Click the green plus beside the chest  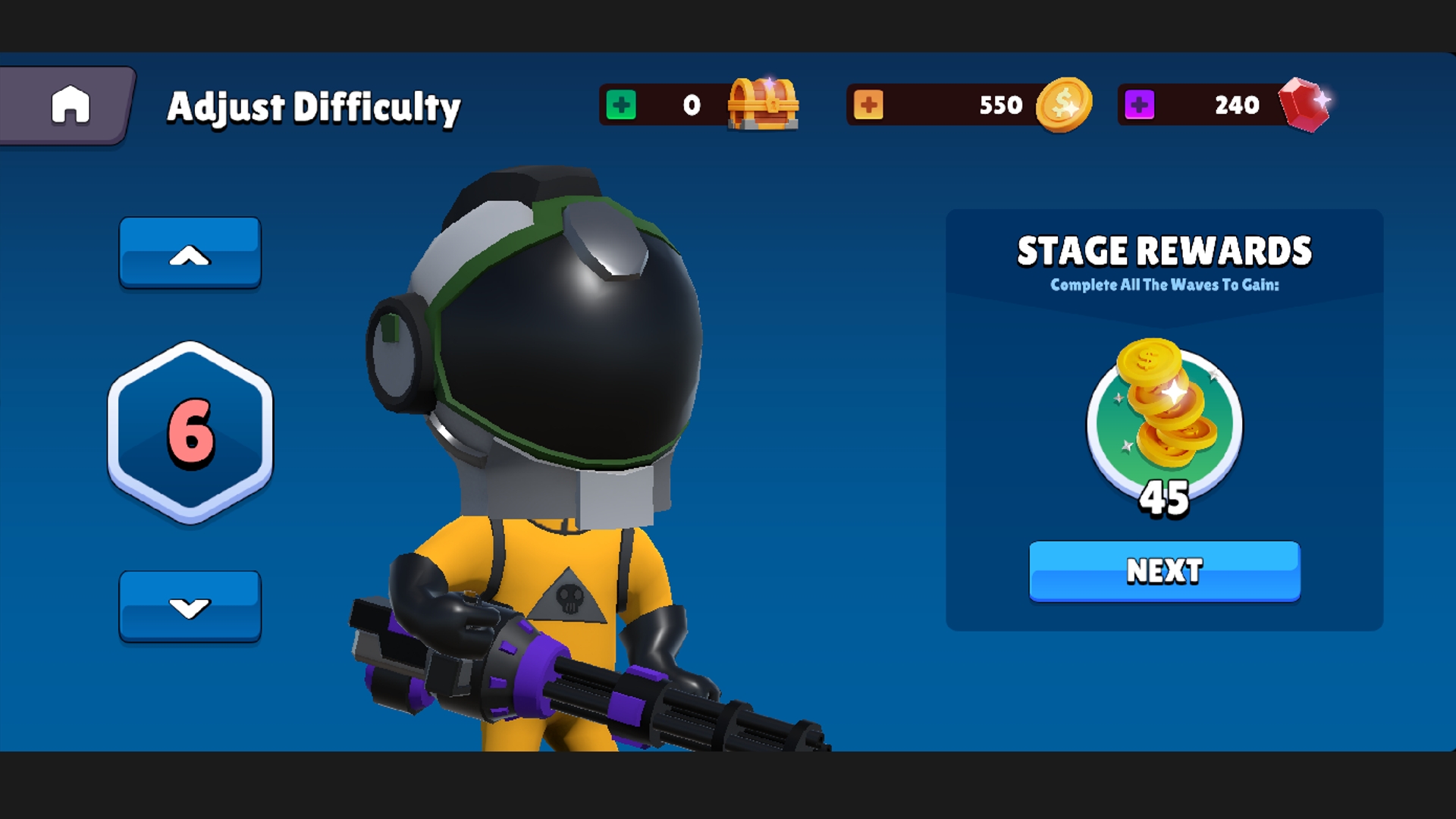(x=620, y=105)
